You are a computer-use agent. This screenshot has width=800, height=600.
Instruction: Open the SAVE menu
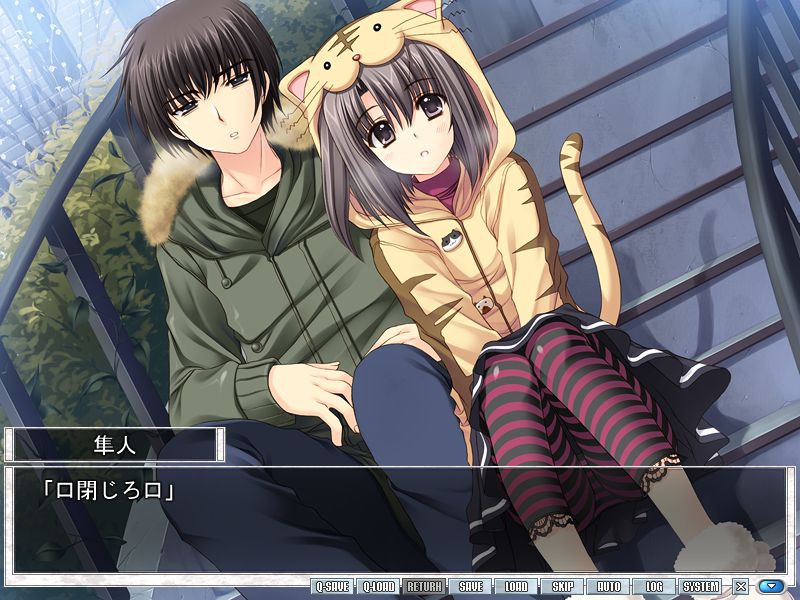point(471,586)
